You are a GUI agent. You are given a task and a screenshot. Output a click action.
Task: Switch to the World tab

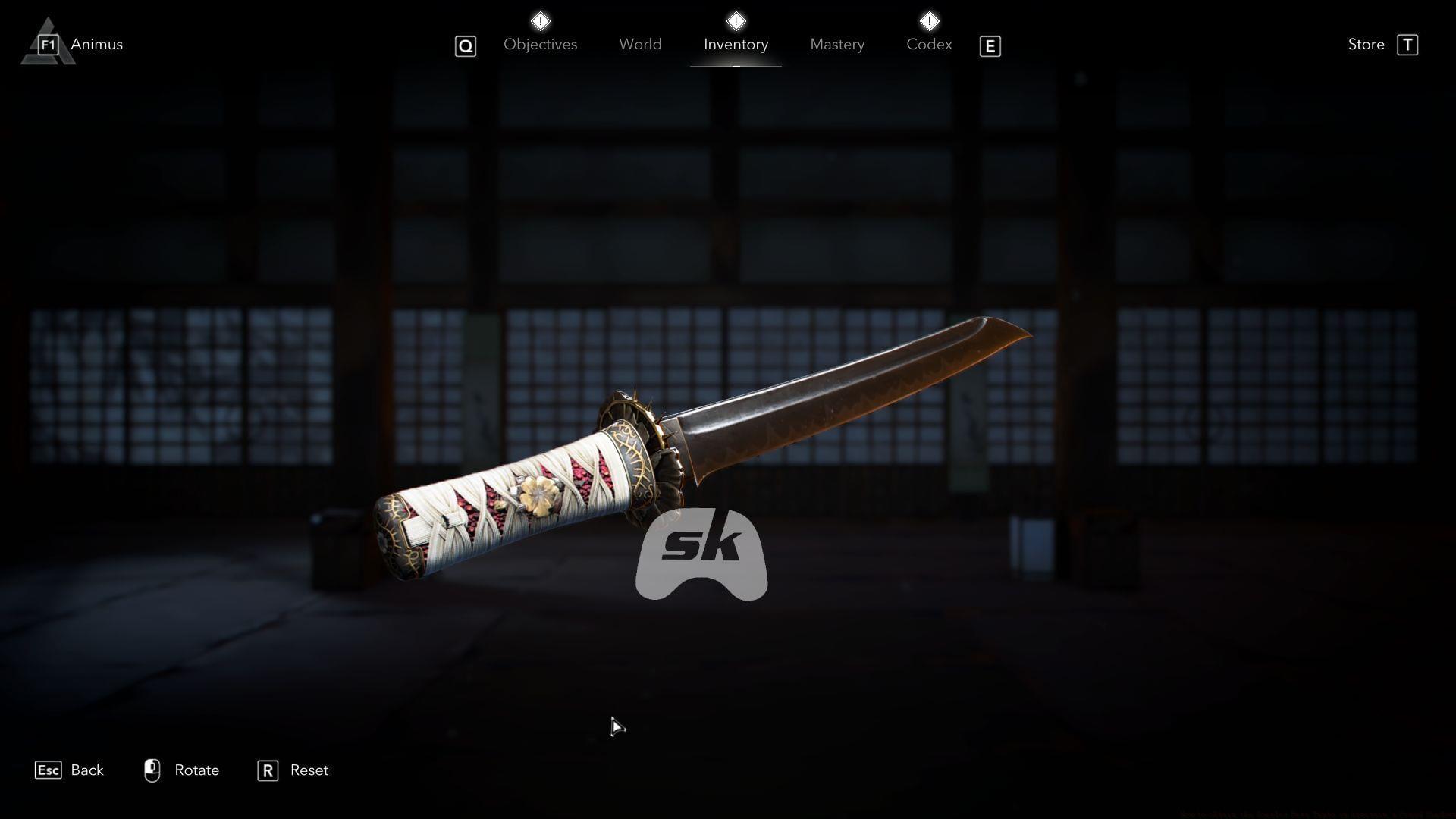(640, 44)
